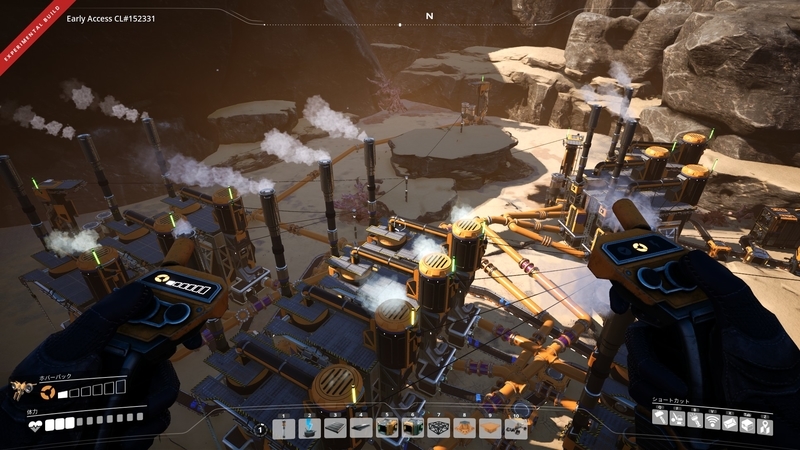Activate the dismantle mode shortcut
Image resolution: width=800 pixels, height=450 pixels.
pos(679,417)
